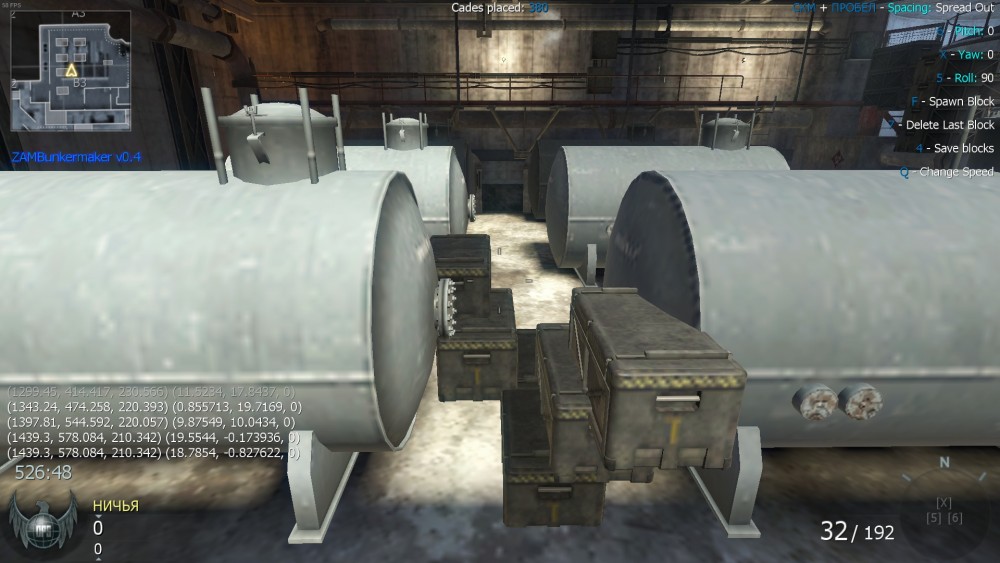Select the yellow player arrow on the minimap
Viewport: 1000px width, 563px height.
pyautogui.click(x=71, y=71)
